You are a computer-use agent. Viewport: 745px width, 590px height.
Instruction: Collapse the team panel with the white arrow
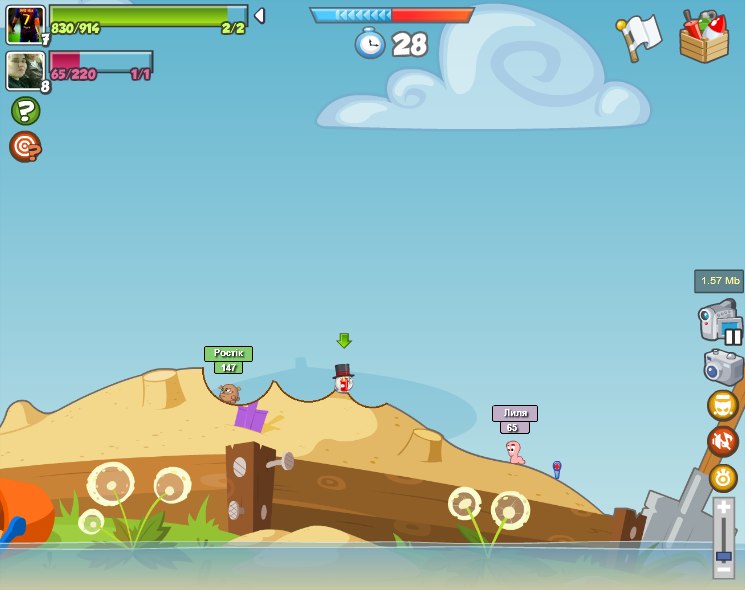click(259, 16)
